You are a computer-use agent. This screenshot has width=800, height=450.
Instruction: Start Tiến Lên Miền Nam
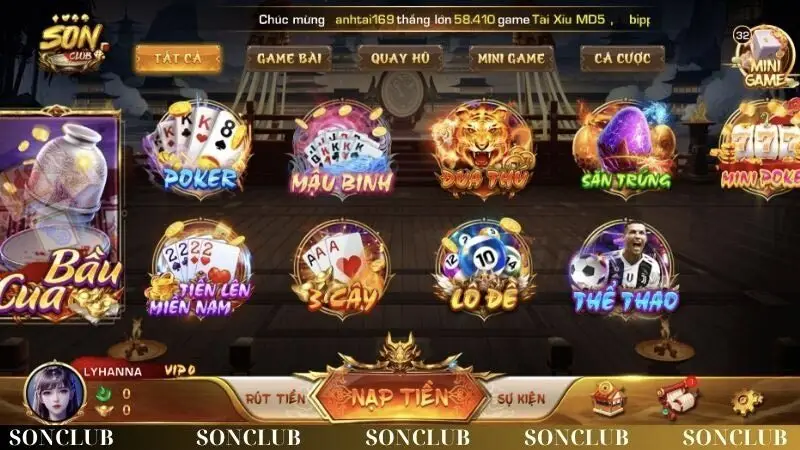(x=200, y=268)
